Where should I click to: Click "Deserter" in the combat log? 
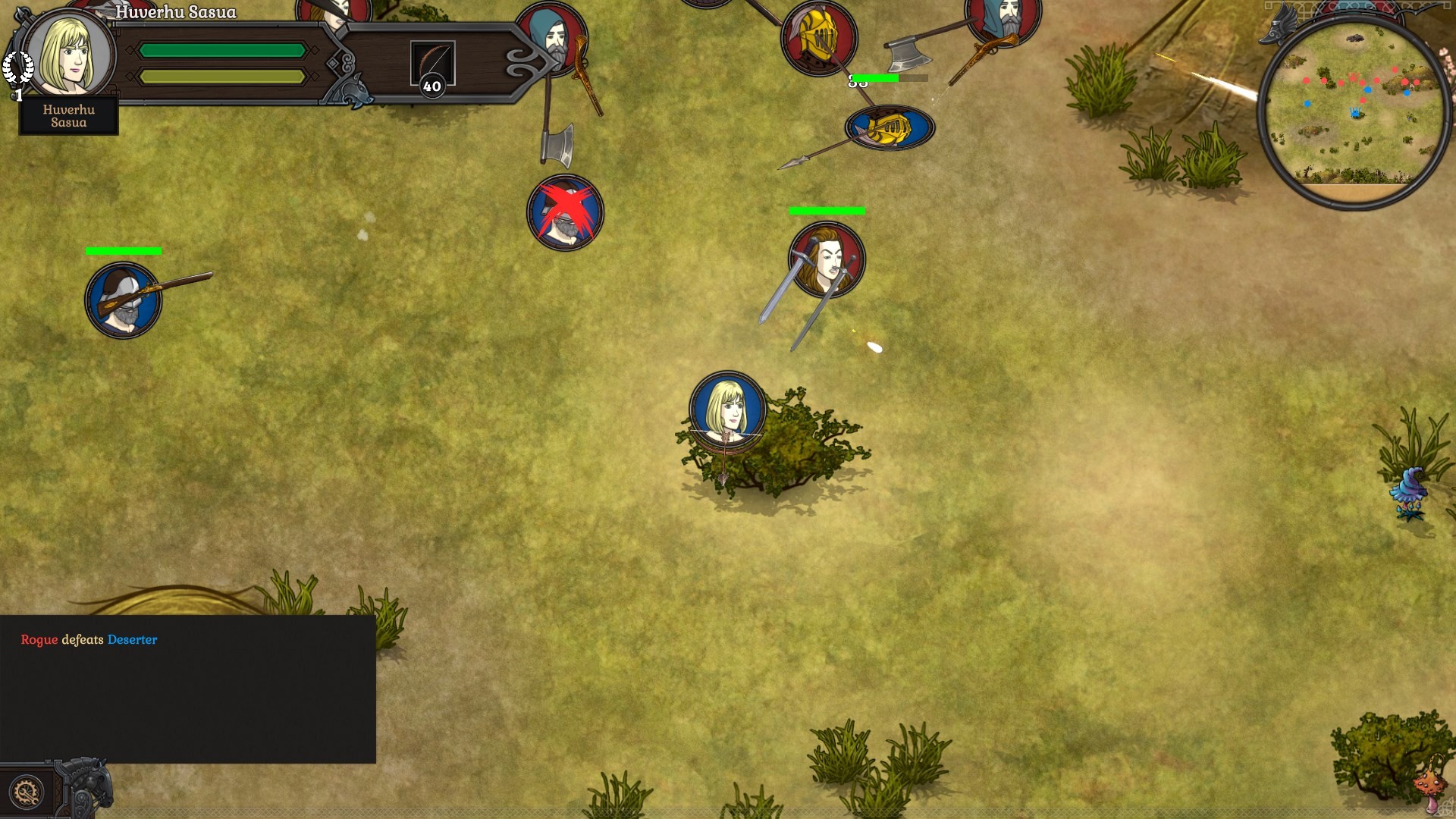132,640
